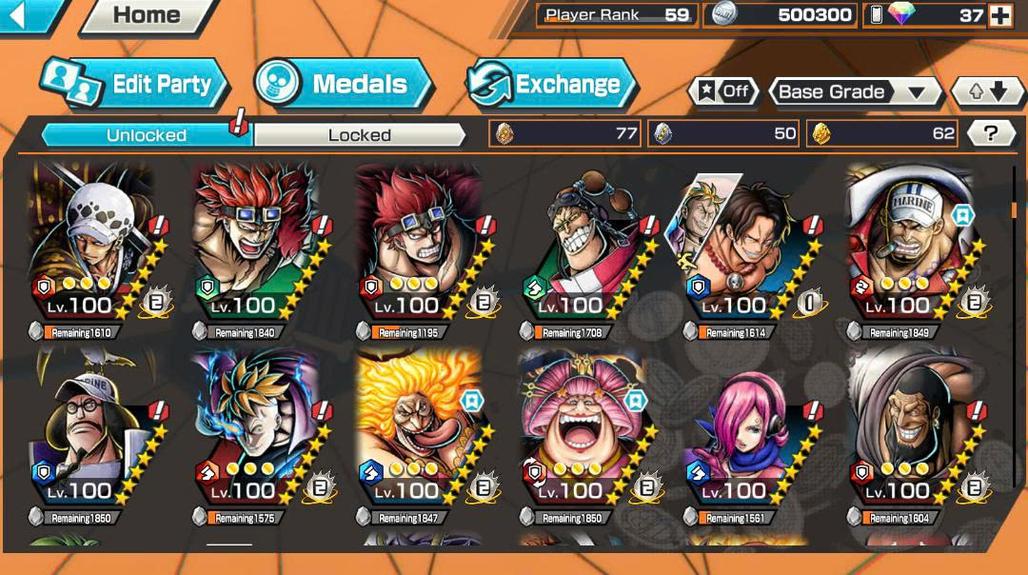Choose the pink-haired Reiju character card
Viewport: 1028px width, 575px height.
pyautogui.click(x=747, y=435)
